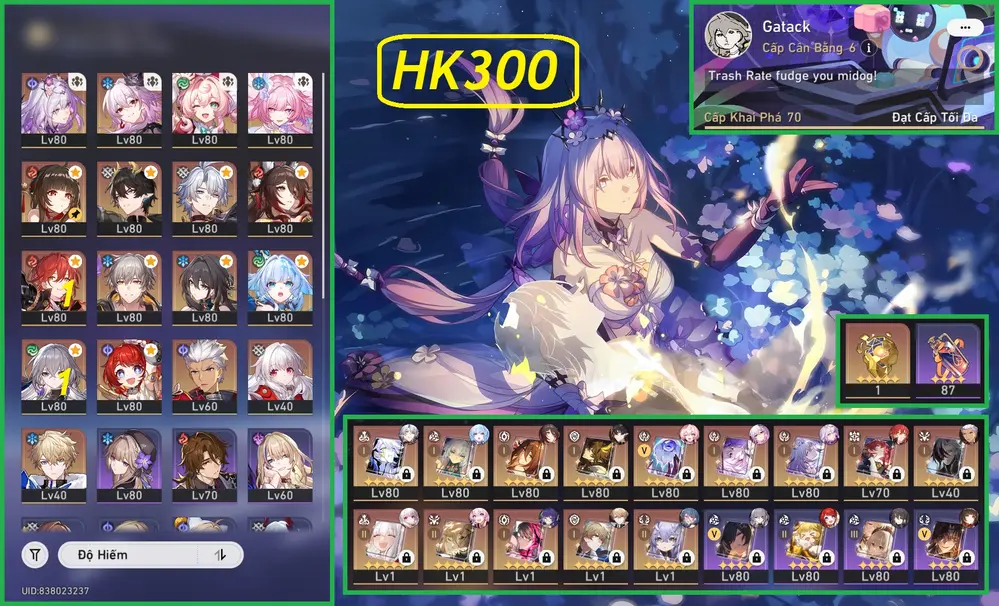
Task: Select the gold item with count 1
Action: 877,358
